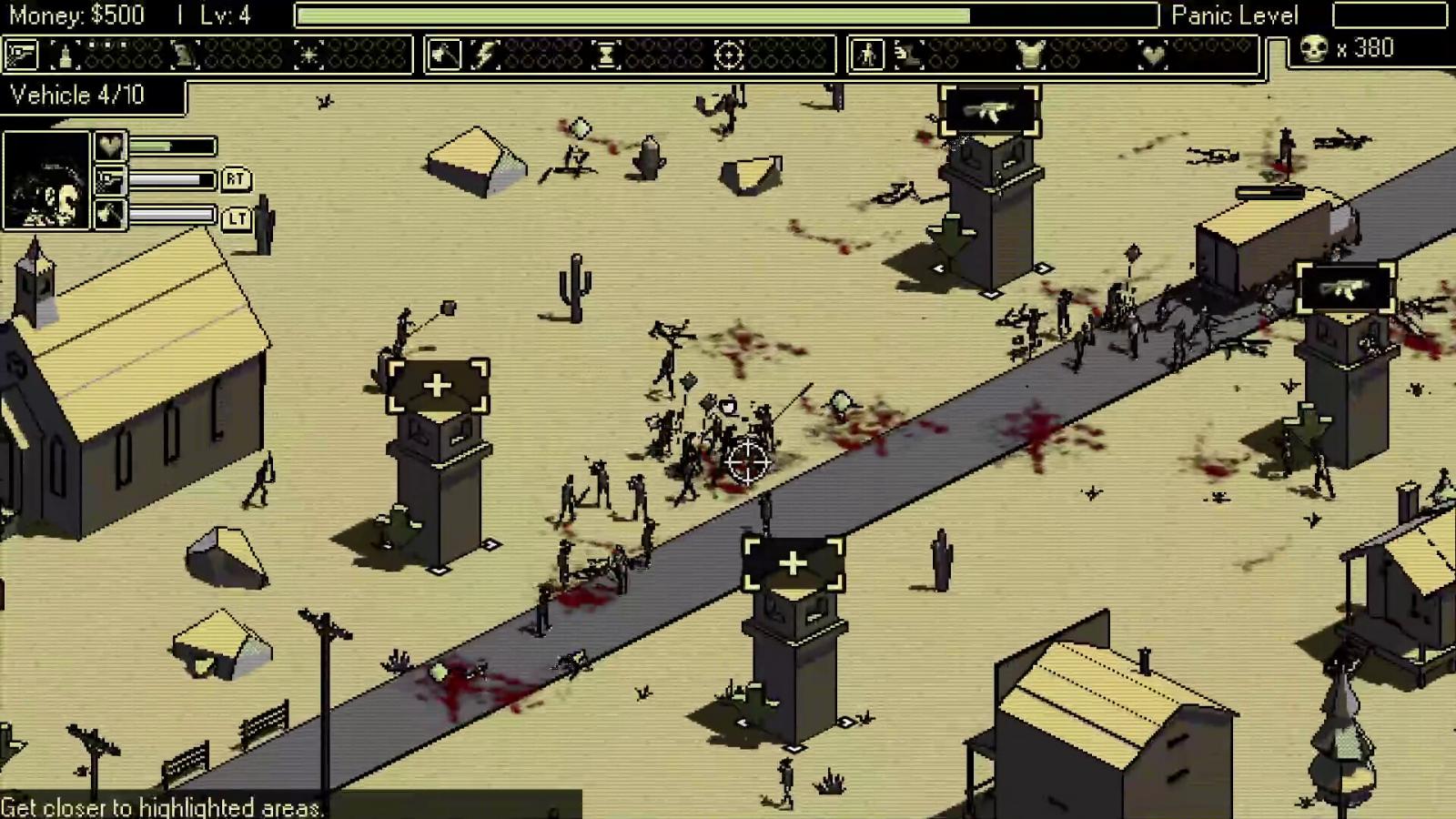The image size is (1456, 819).
Task: Activate the lightning bolt upgrade icon
Action: point(485,55)
